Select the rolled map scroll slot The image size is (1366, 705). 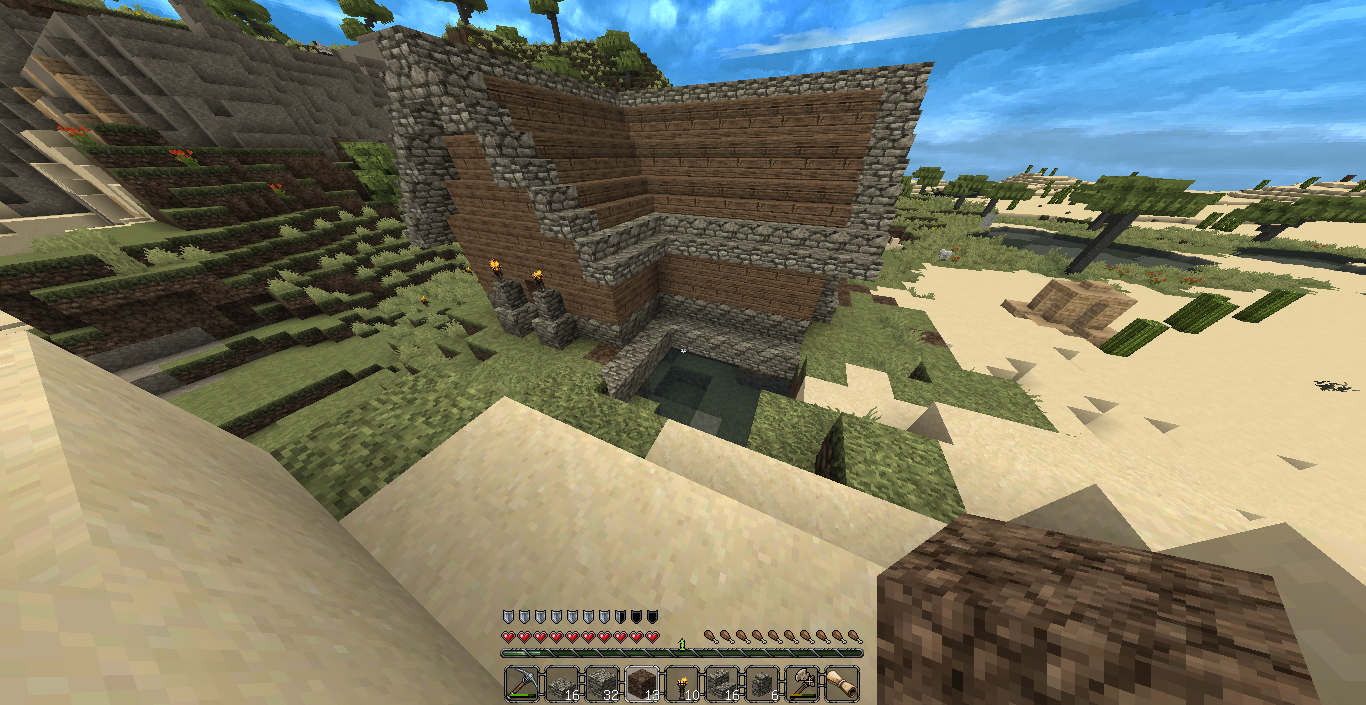coord(842,683)
